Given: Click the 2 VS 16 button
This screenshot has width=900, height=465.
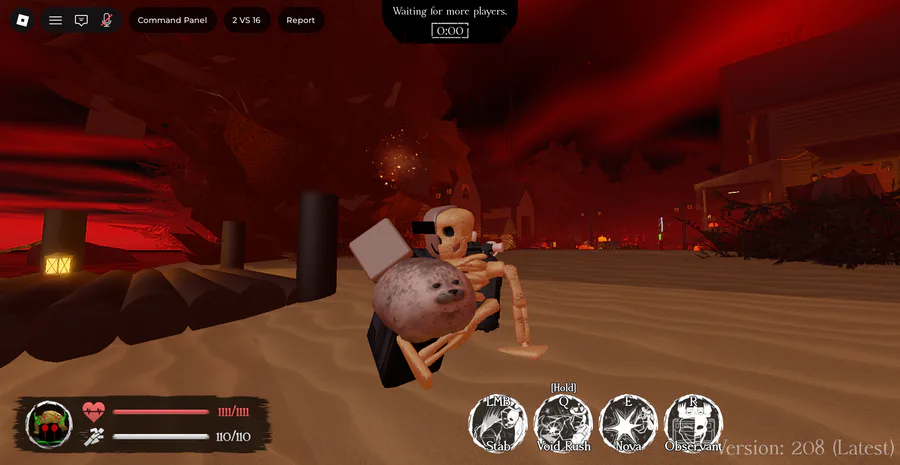Looking at the screenshot, I should coord(246,20).
